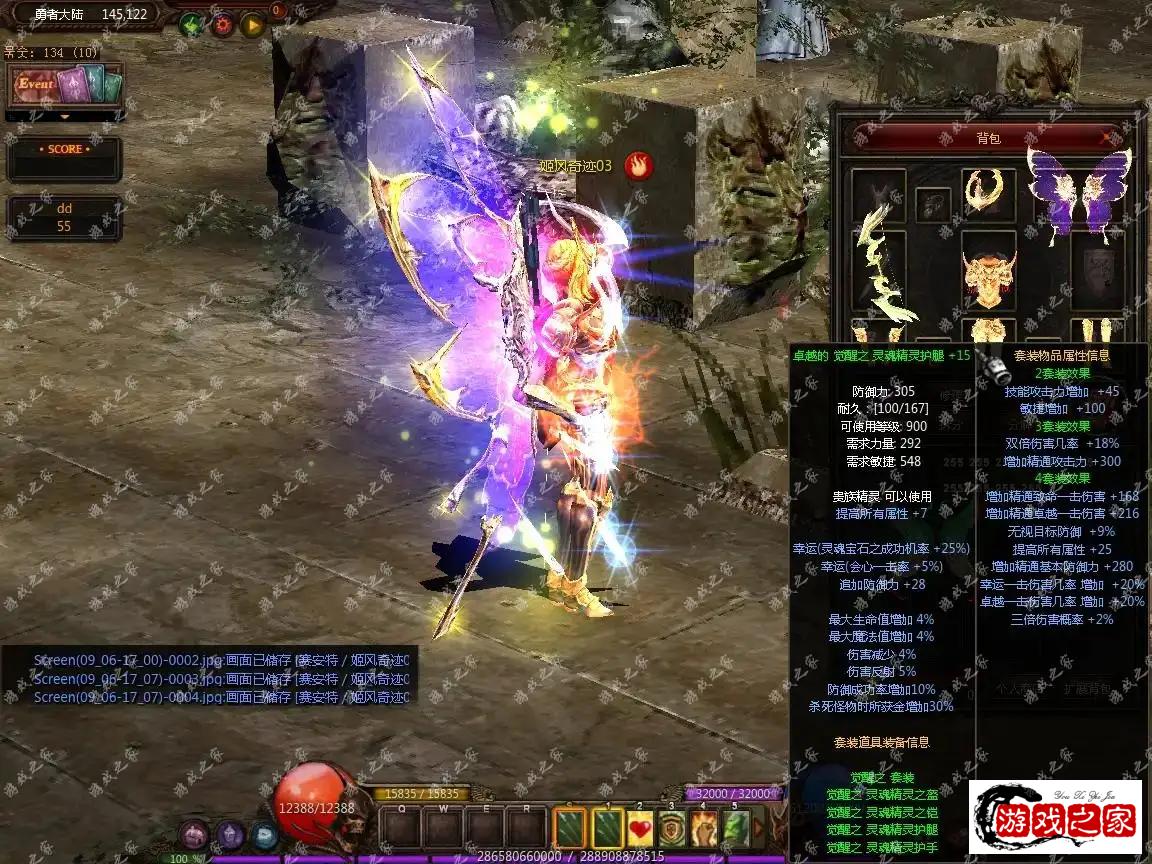This screenshot has height=864, width=1152.
Task: Click the arrow right of the skill bar
Action: [x=758, y=828]
